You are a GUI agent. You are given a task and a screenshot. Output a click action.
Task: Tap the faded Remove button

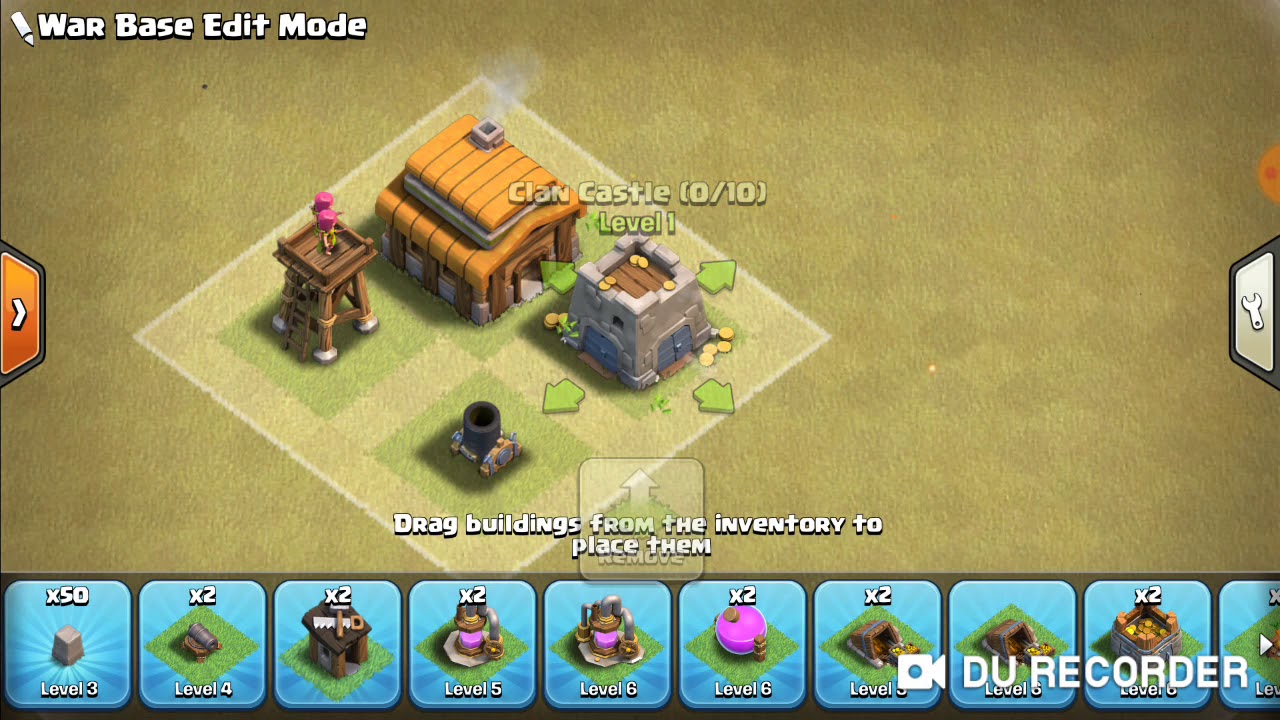(641, 520)
